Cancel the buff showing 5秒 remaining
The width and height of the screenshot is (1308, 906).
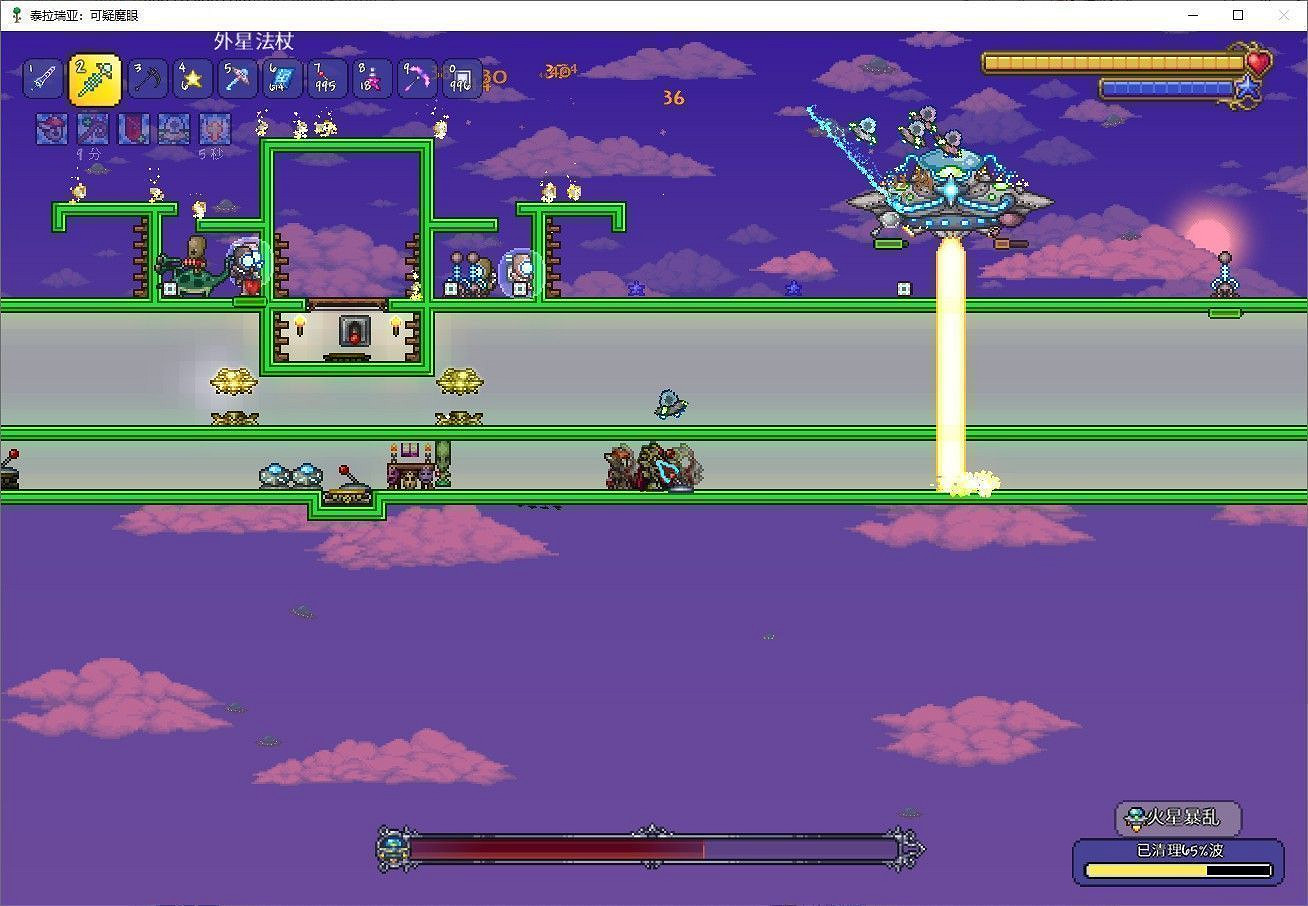point(215,128)
